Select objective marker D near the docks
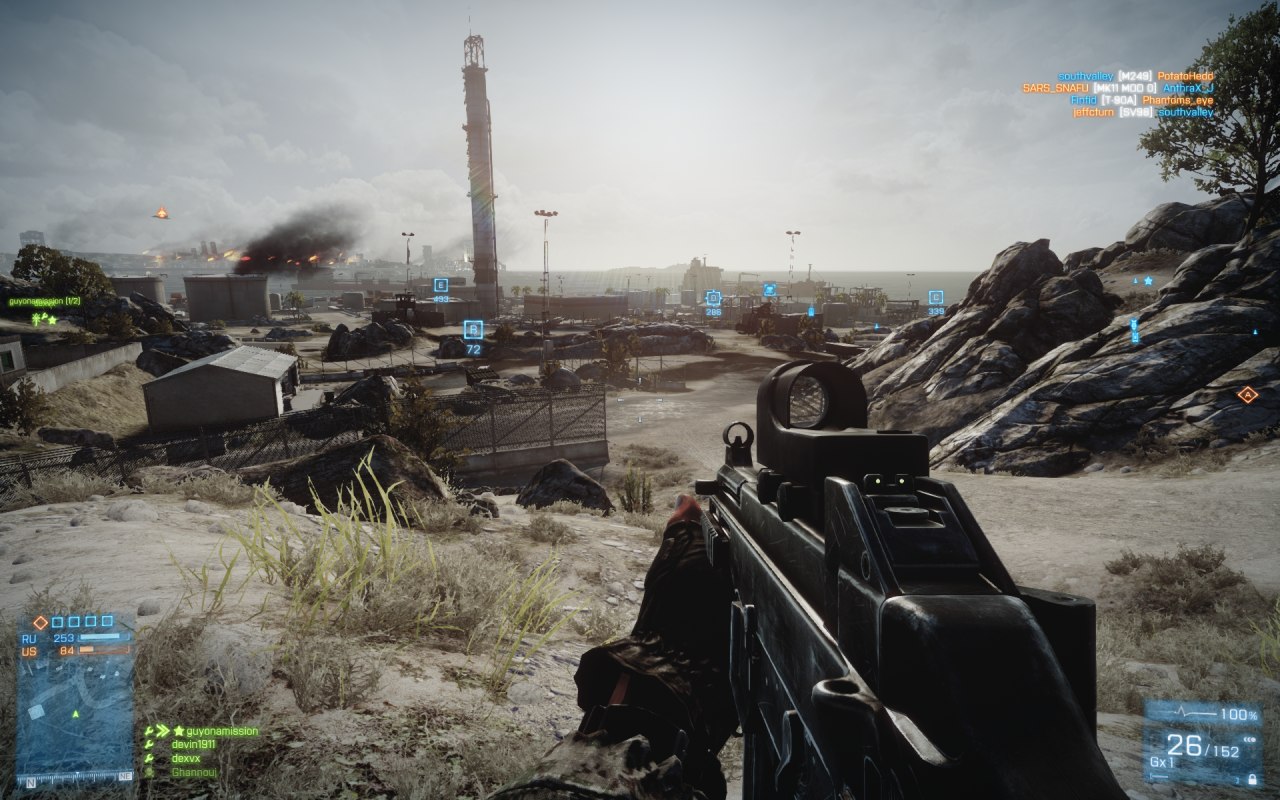Image resolution: width=1280 pixels, height=800 pixels. click(711, 297)
